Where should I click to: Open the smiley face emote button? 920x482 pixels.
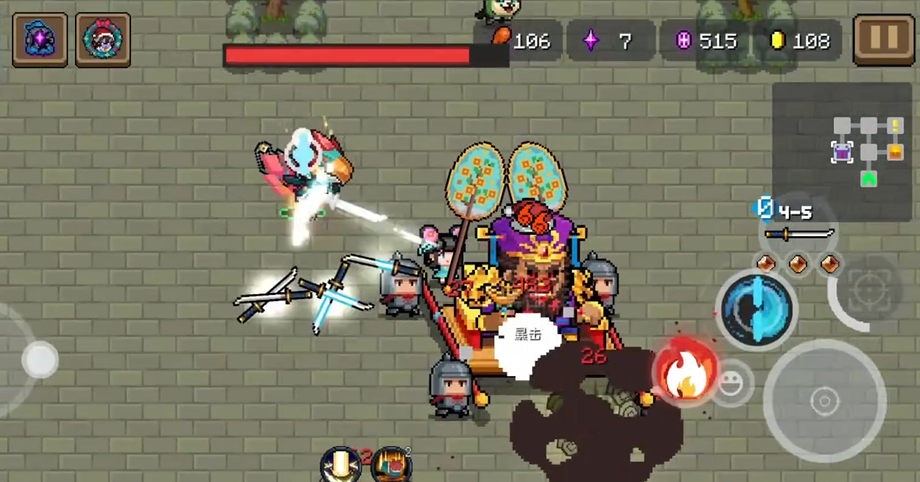[733, 383]
